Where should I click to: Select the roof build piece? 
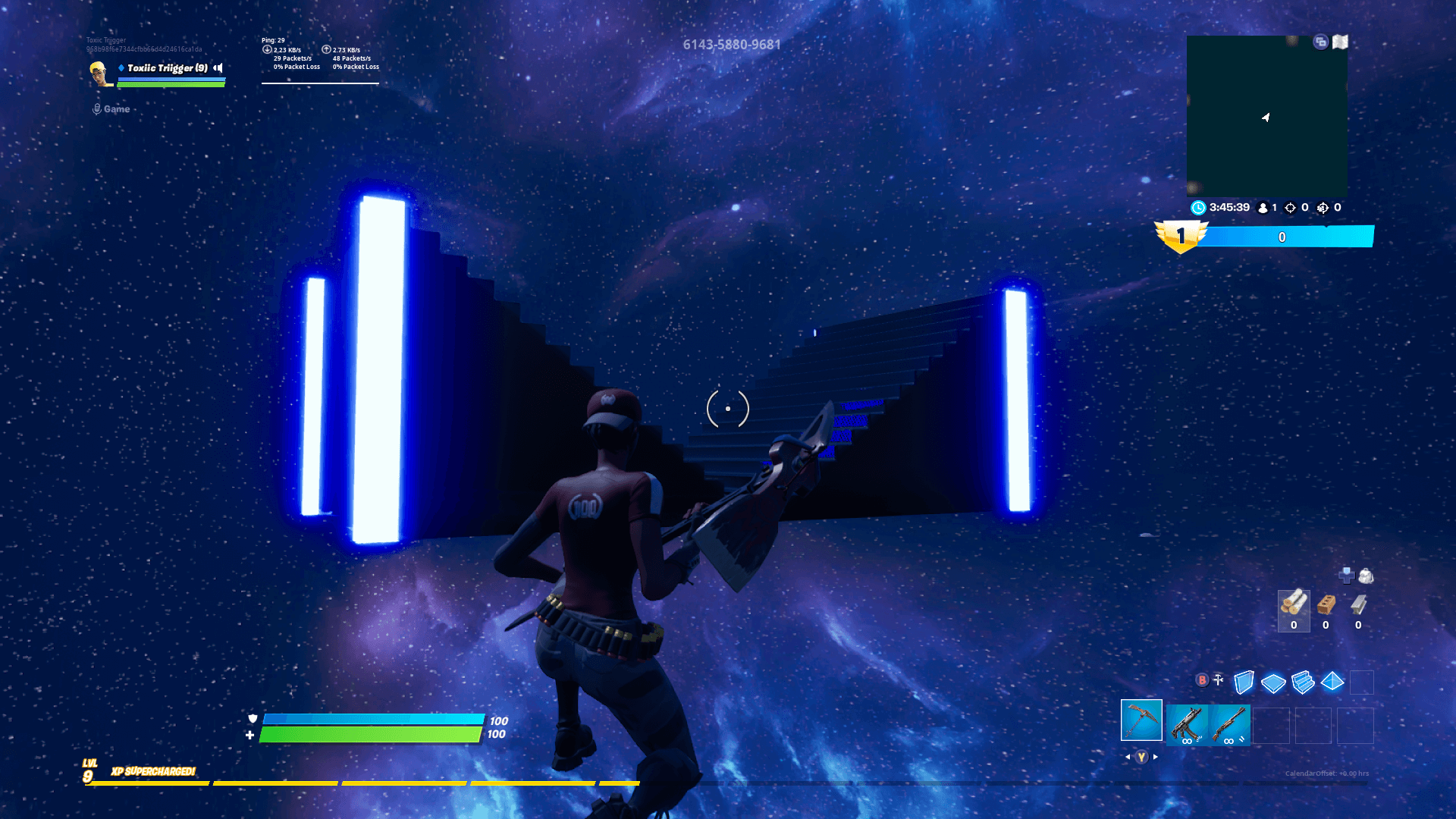[x=1332, y=682]
